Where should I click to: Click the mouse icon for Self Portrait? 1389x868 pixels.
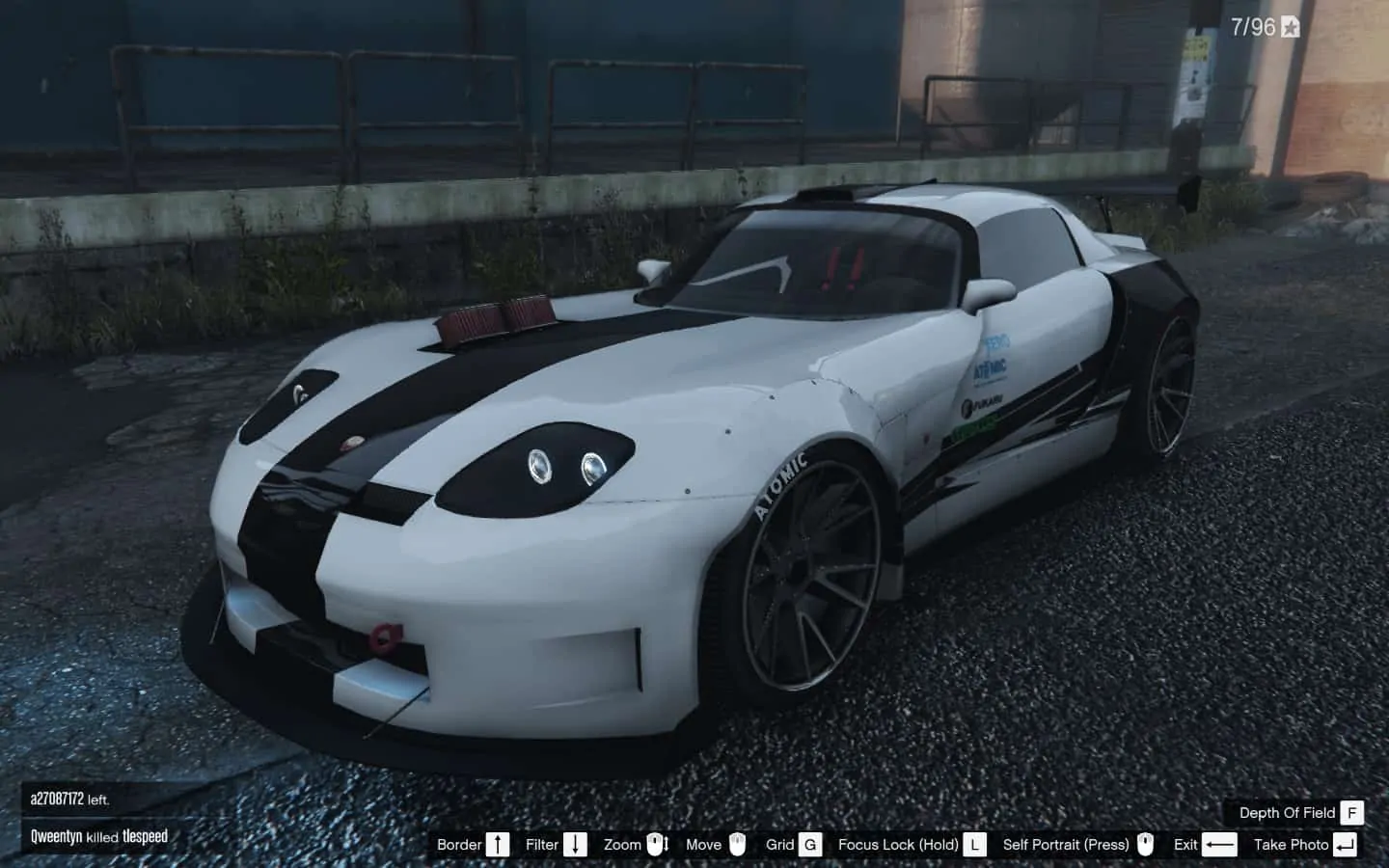[x=1144, y=845]
